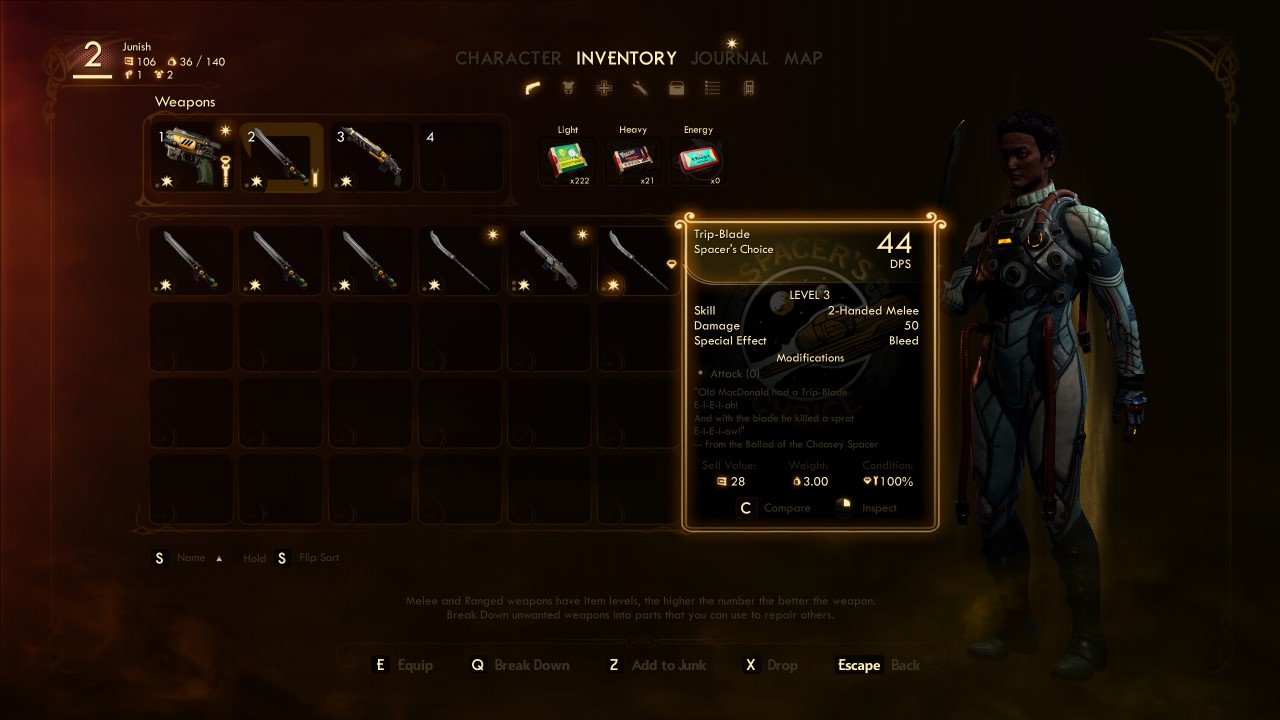View the checklist icon item category

[x=713, y=88]
